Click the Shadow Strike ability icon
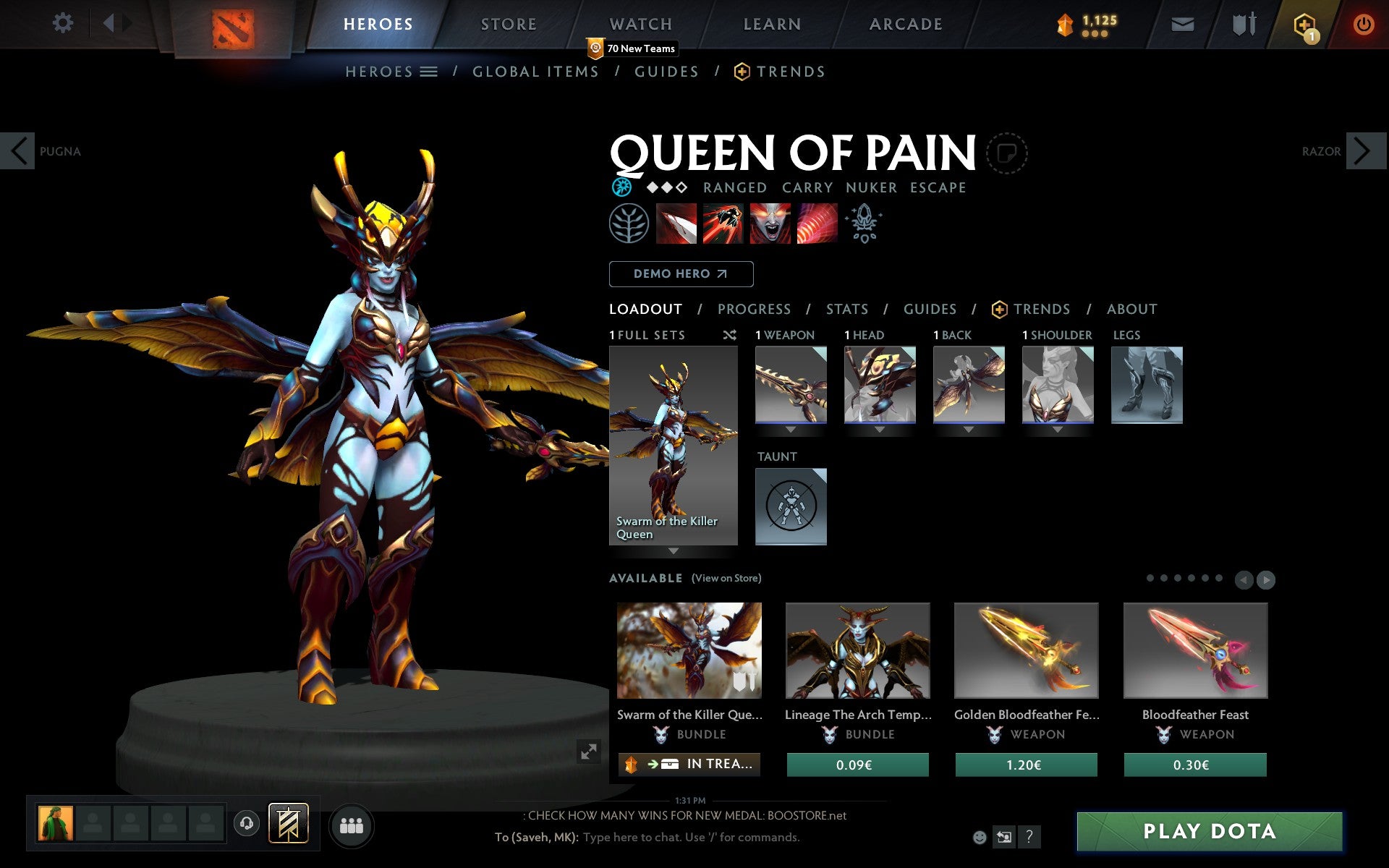The width and height of the screenshot is (1389, 868). coord(676,224)
